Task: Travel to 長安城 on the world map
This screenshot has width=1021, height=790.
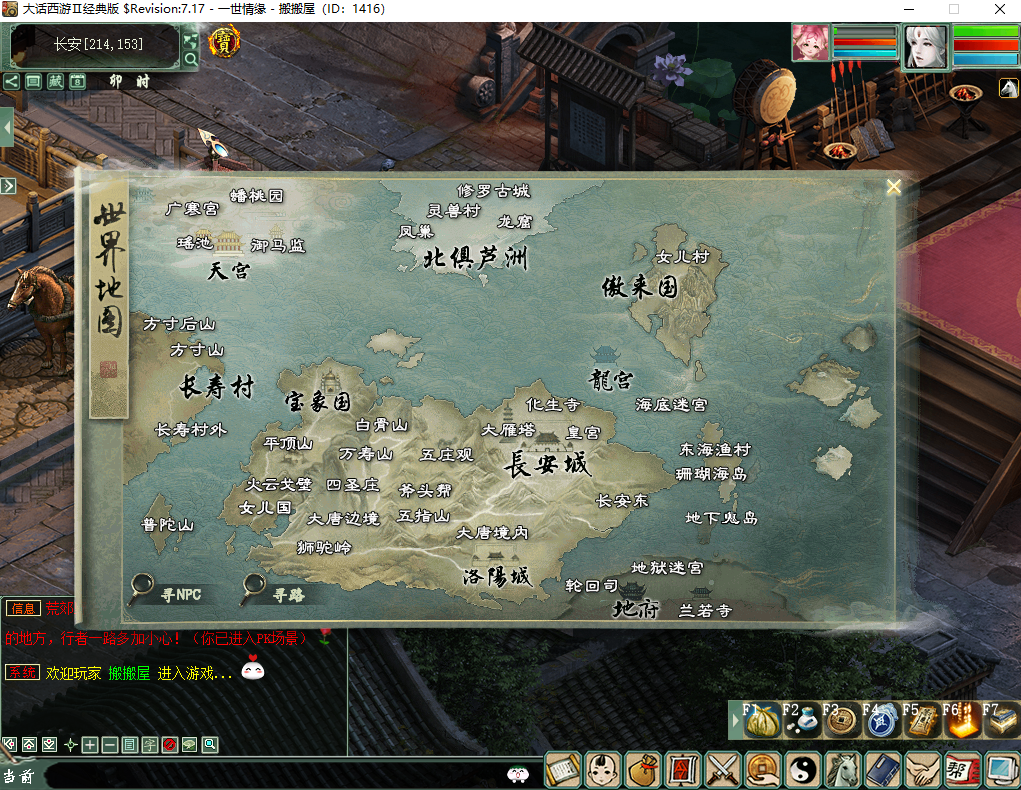Action: pos(546,464)
